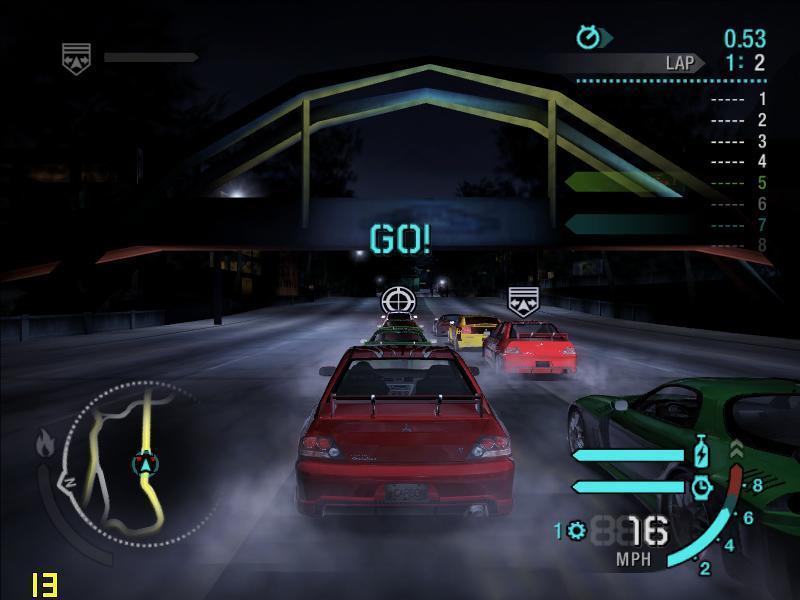
Task: Click the stopwatch icon beside race timer
Action: coord(588,38)
